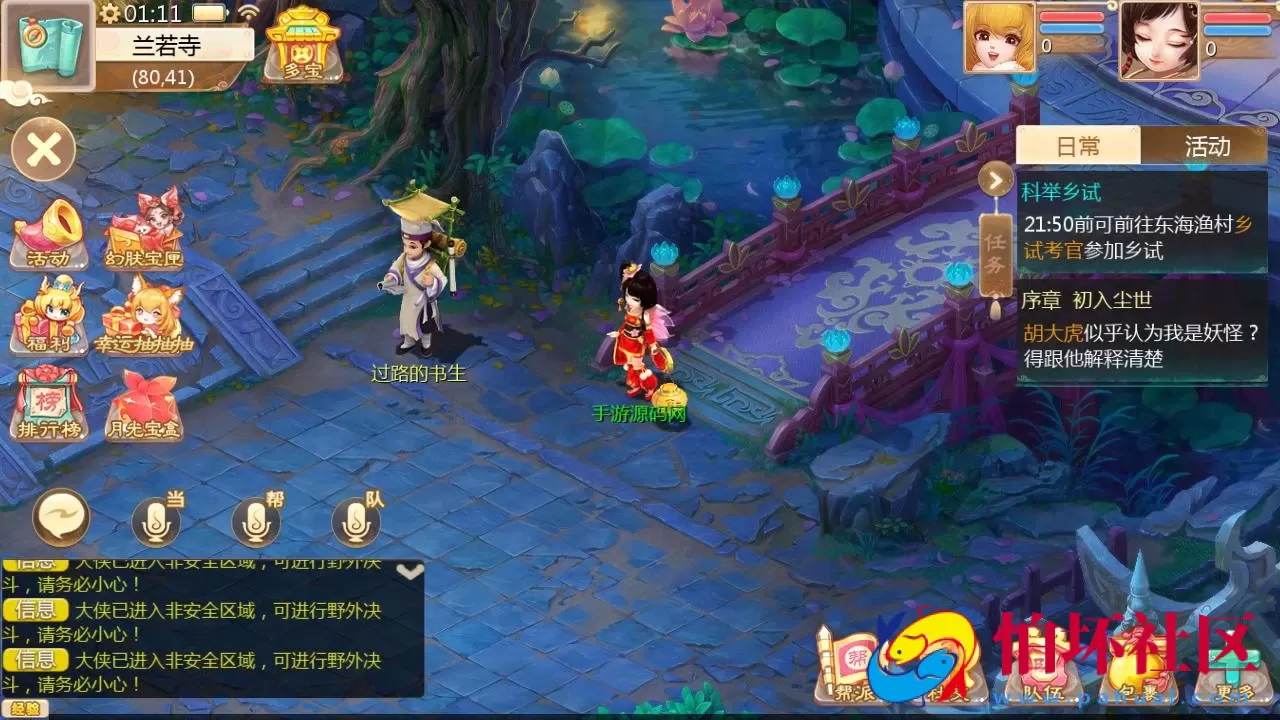
Task: Switch to the 活动 events tab
Action: coord(1208,147)
